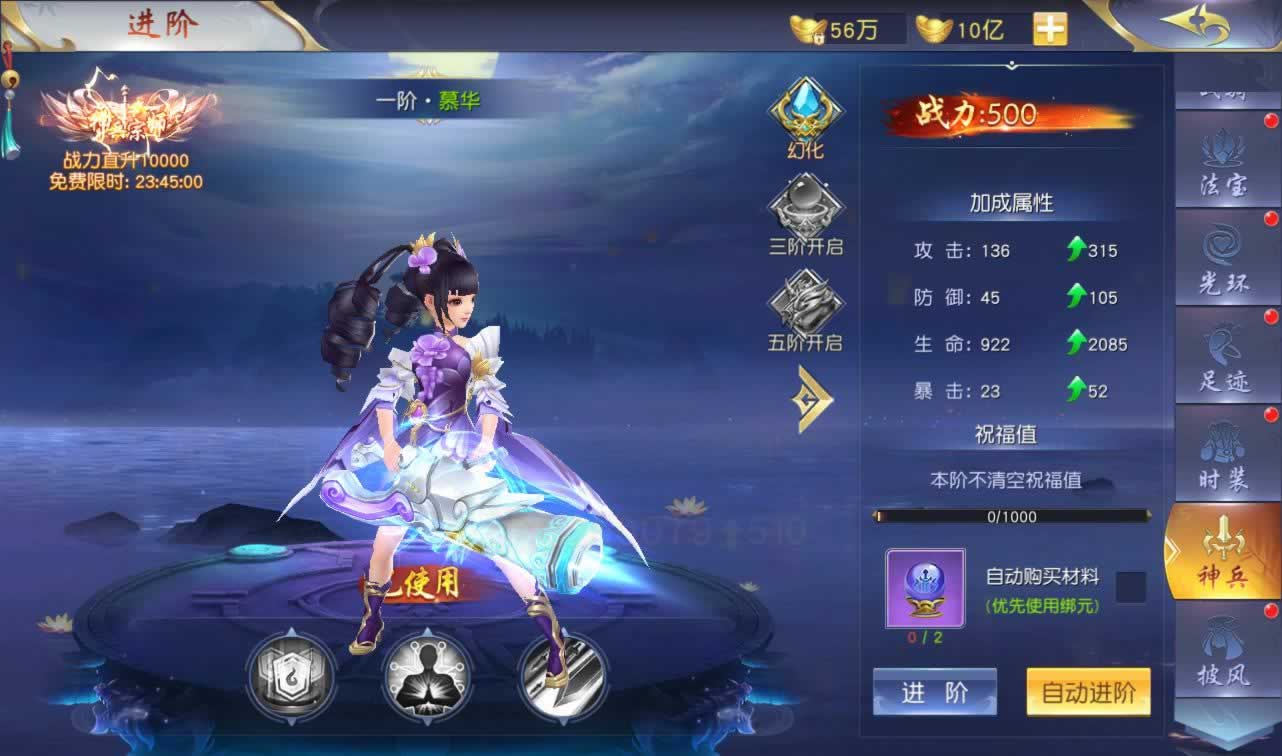
Task: Select the 神兵 tab
Action: pyautogui.click(x=1223, y=552)
